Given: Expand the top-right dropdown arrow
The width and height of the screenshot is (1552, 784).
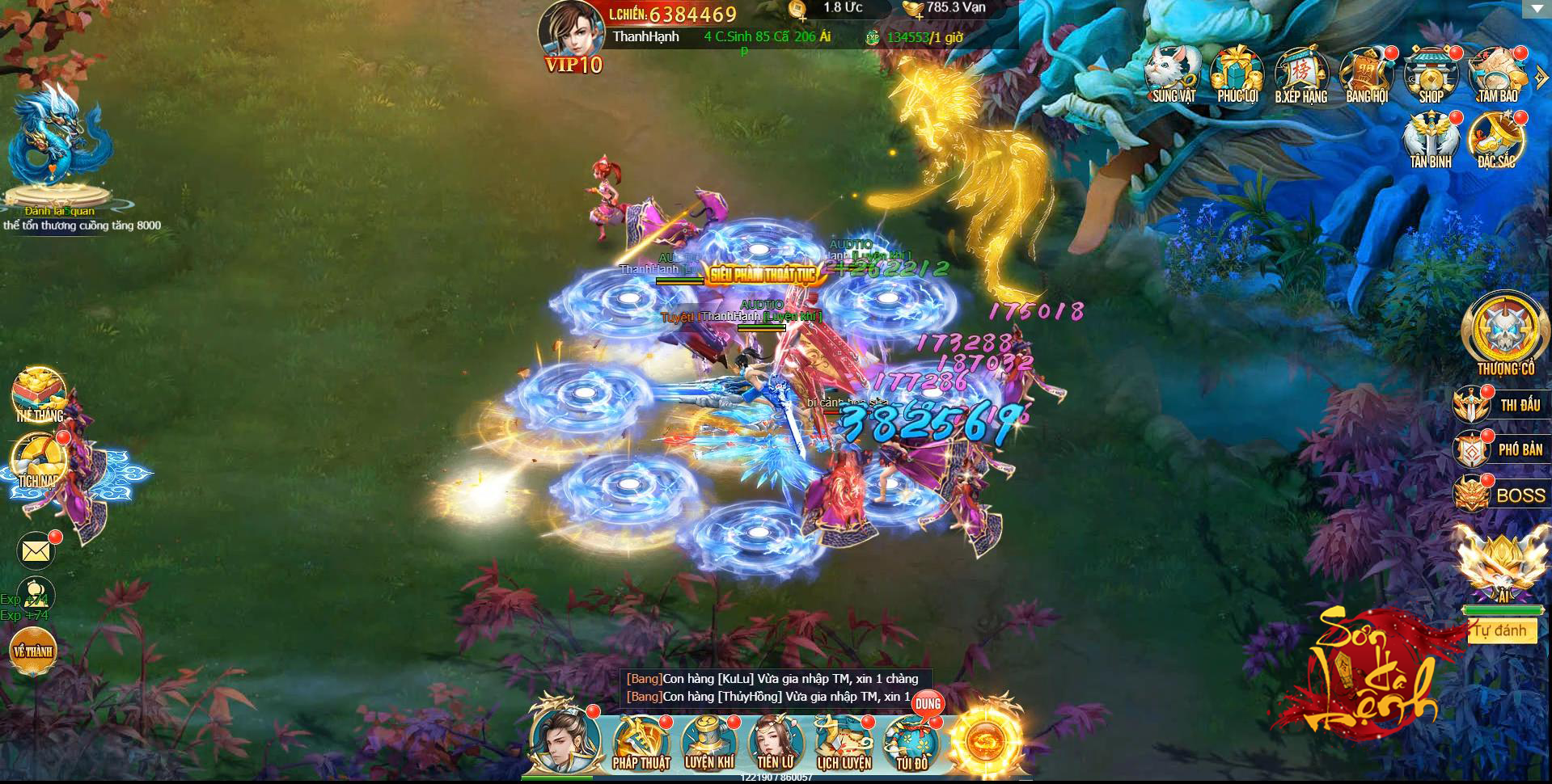Looking at the screenshot, I should point(1534,9).
